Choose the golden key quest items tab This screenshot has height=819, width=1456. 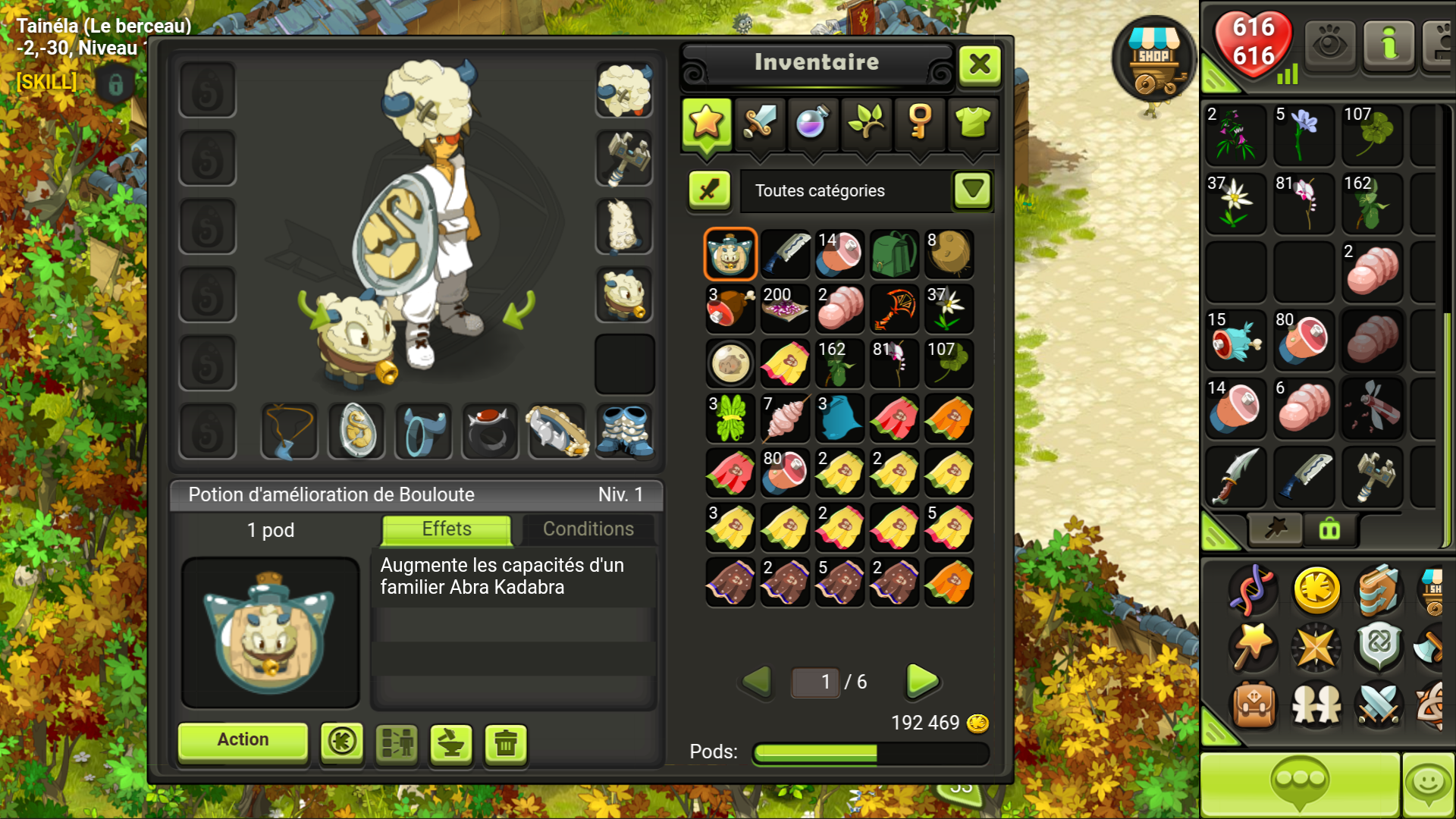point(919,121)
